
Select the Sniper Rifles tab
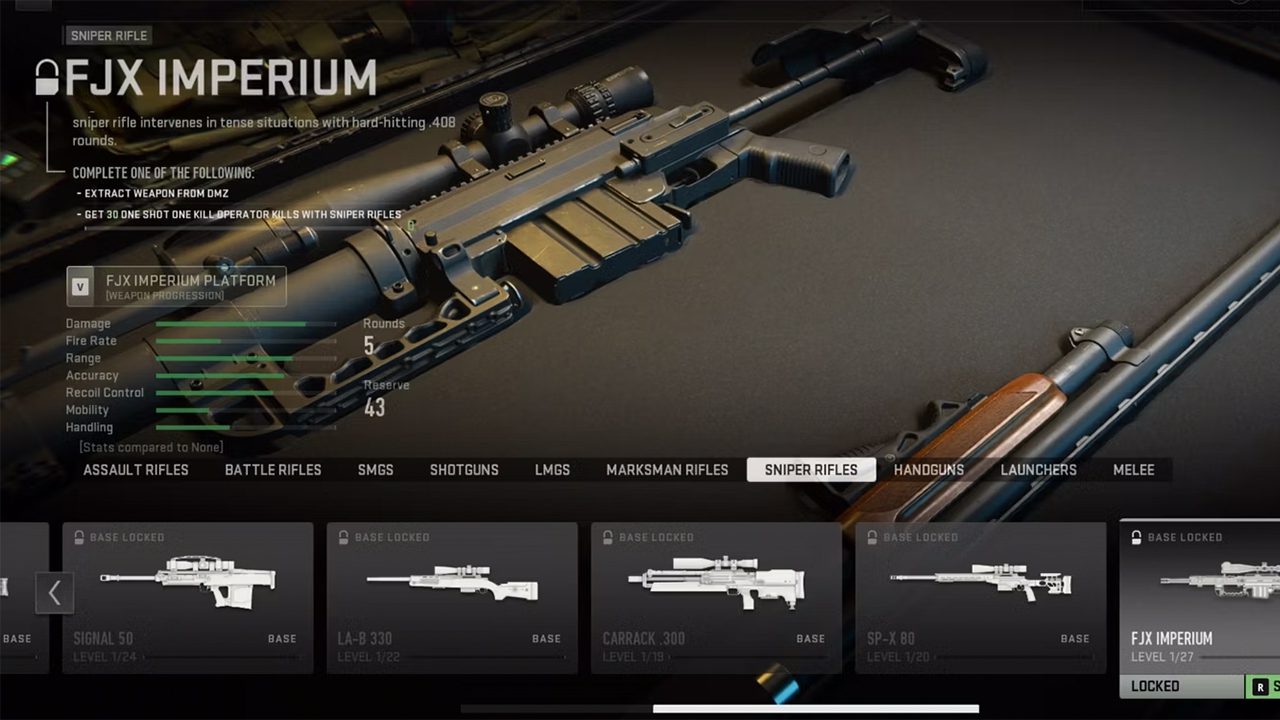[x=811, y=470]
